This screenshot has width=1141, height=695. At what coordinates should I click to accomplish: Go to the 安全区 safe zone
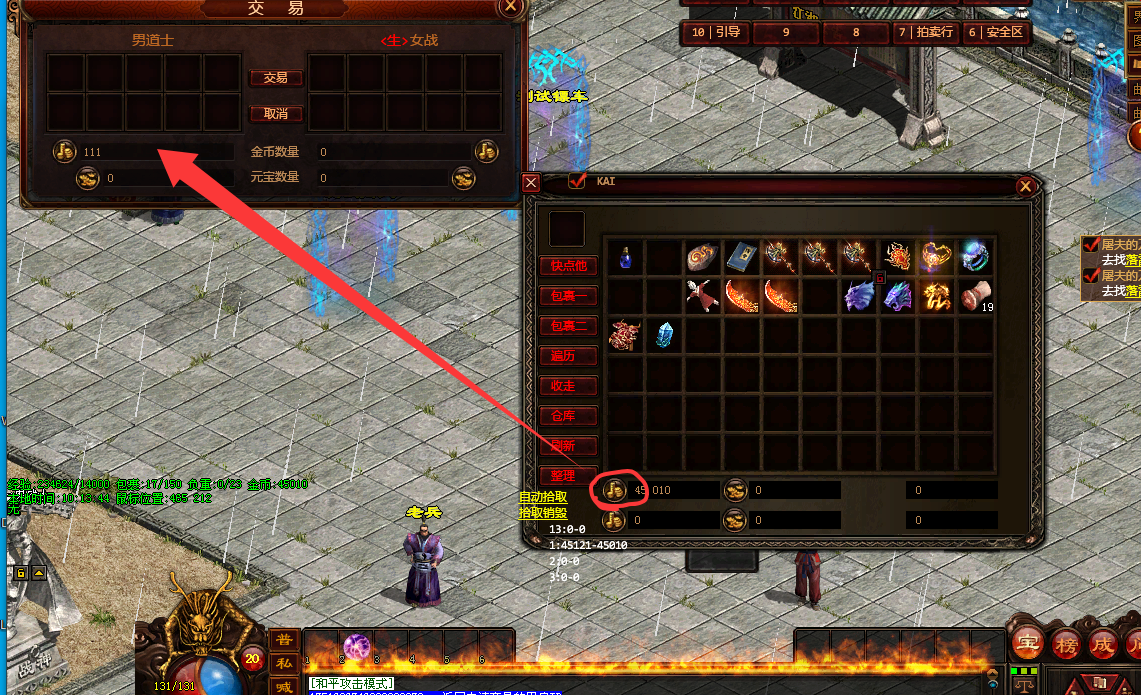coord(996,32)
